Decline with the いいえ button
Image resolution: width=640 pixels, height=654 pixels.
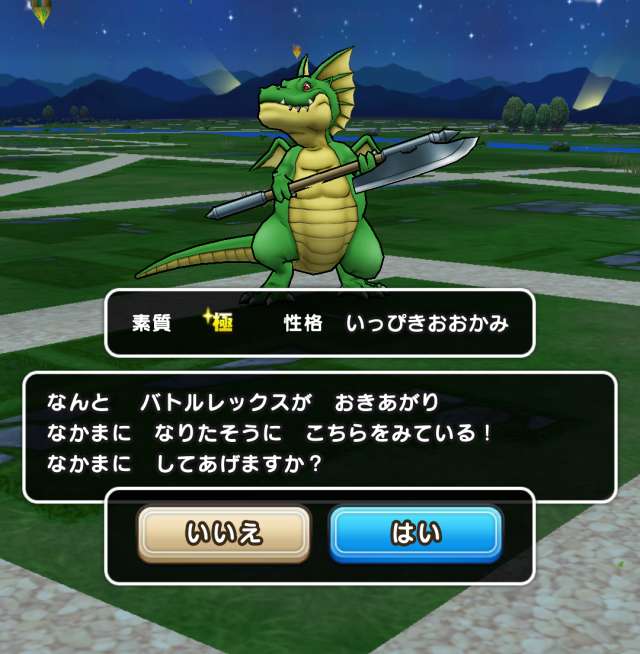pyautogui.click(x=224, y=534)
